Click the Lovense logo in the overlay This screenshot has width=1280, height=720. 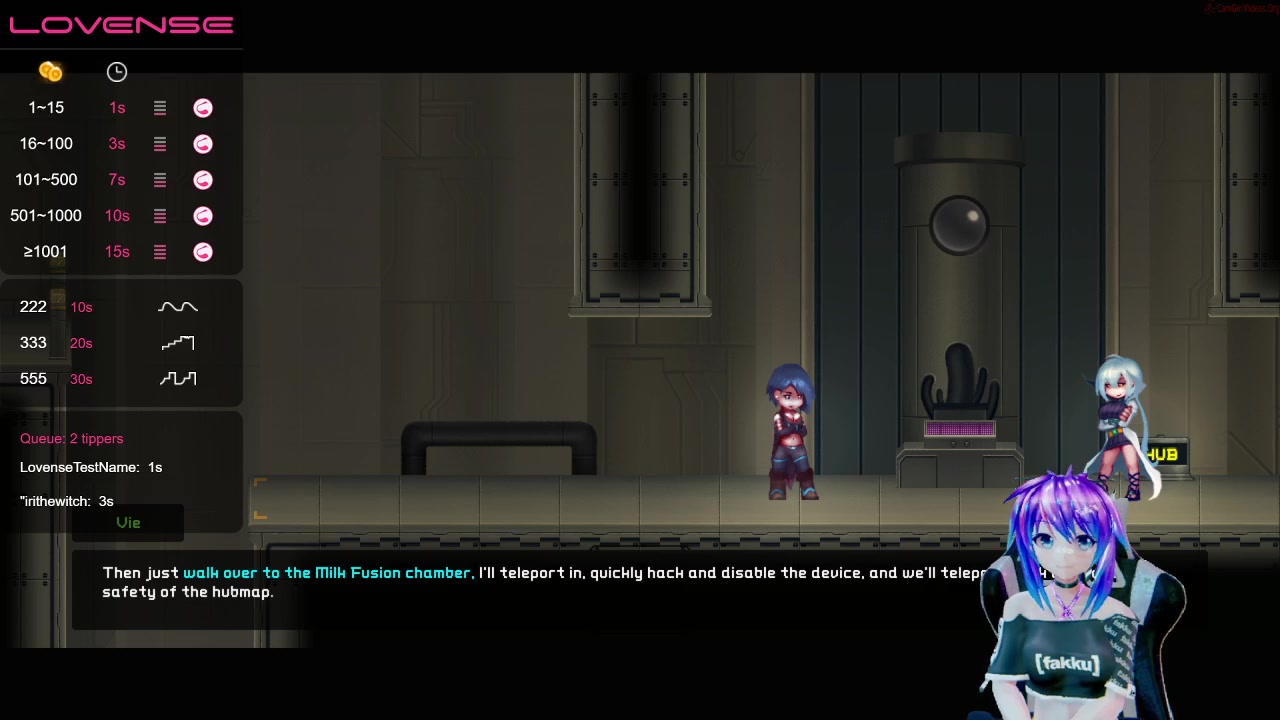coord(121,25)
